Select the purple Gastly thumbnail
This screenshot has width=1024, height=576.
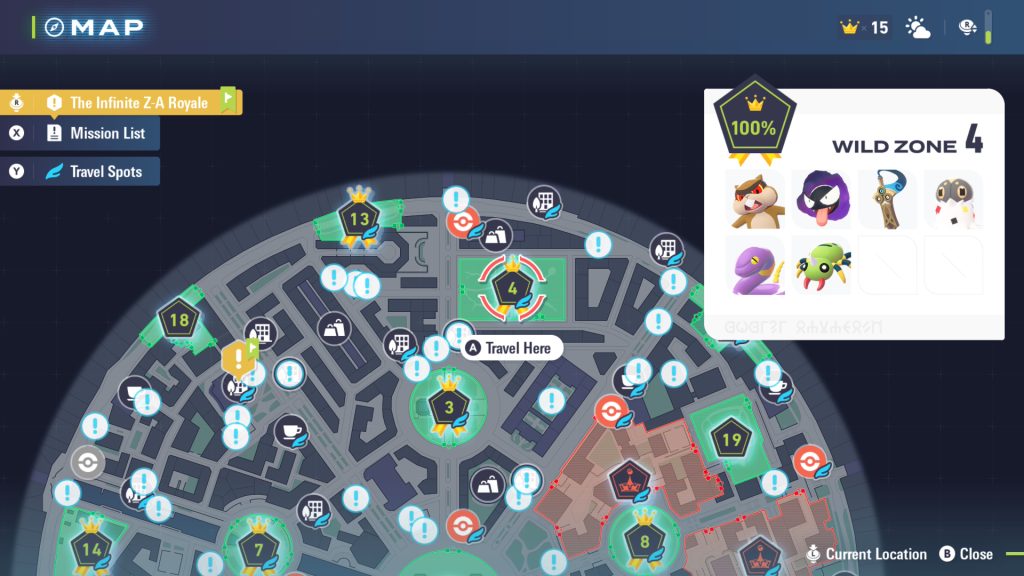point(822,199)
